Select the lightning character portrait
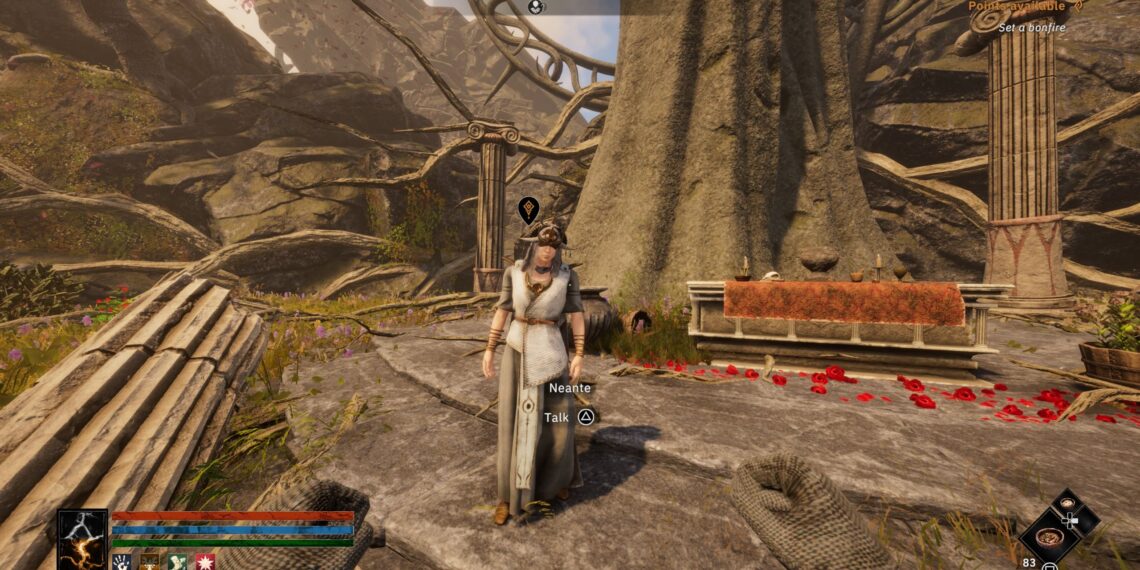The height and width of the screenshot is (570, 1140). click(x=81, y=538)
